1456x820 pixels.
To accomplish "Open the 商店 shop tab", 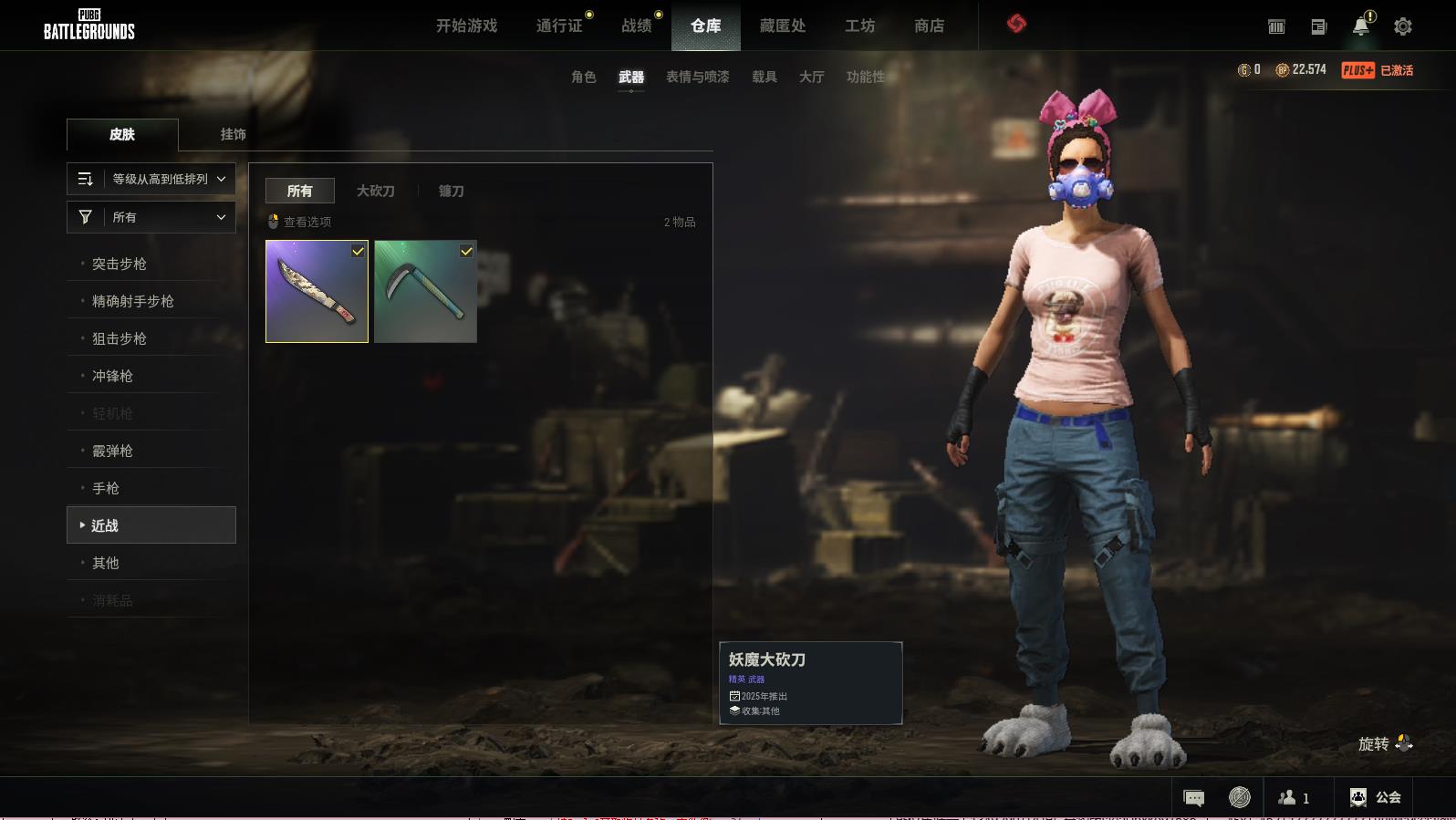I will click(929, 26).
